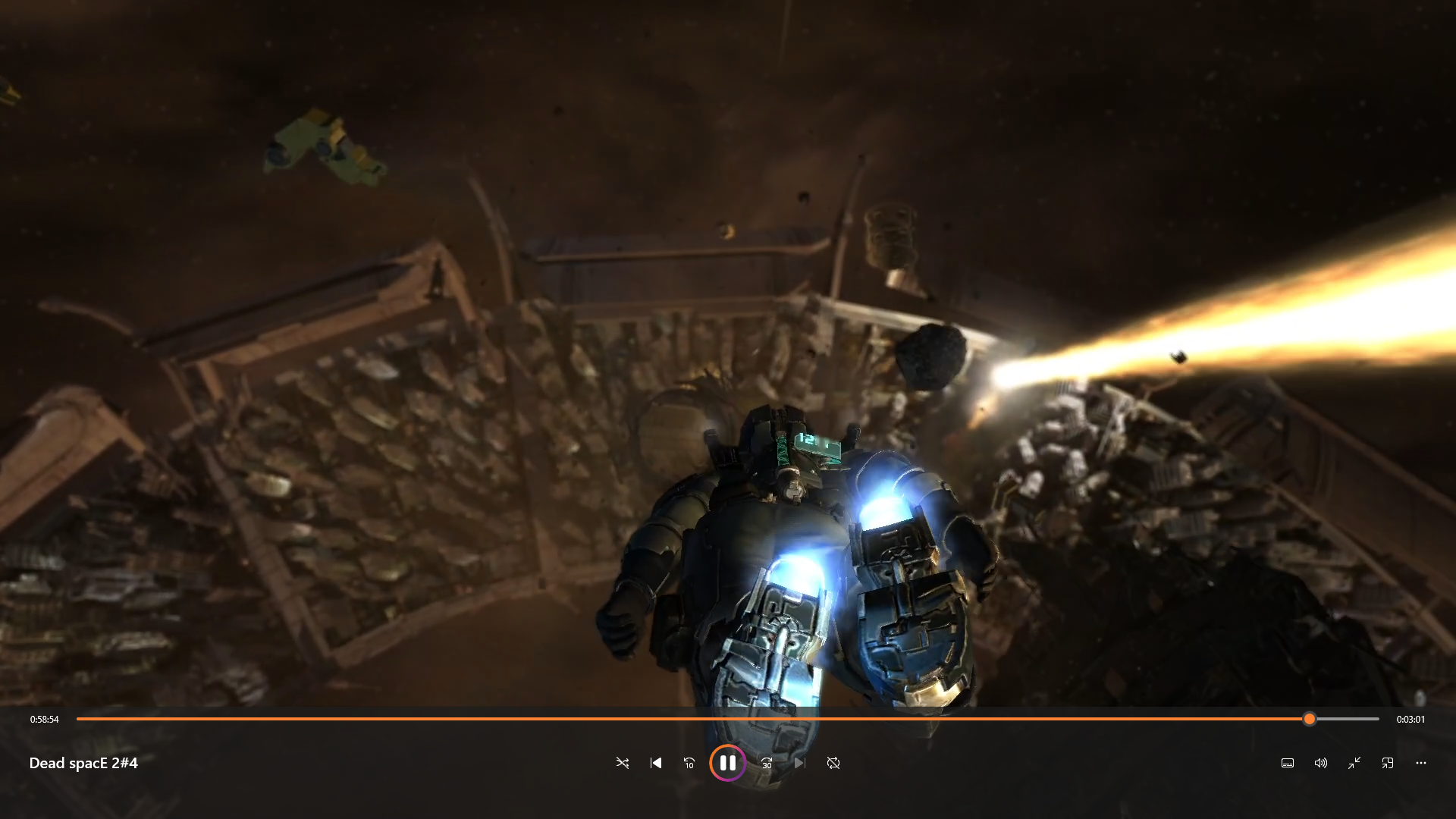Open the more options menu

(1421, 763)
